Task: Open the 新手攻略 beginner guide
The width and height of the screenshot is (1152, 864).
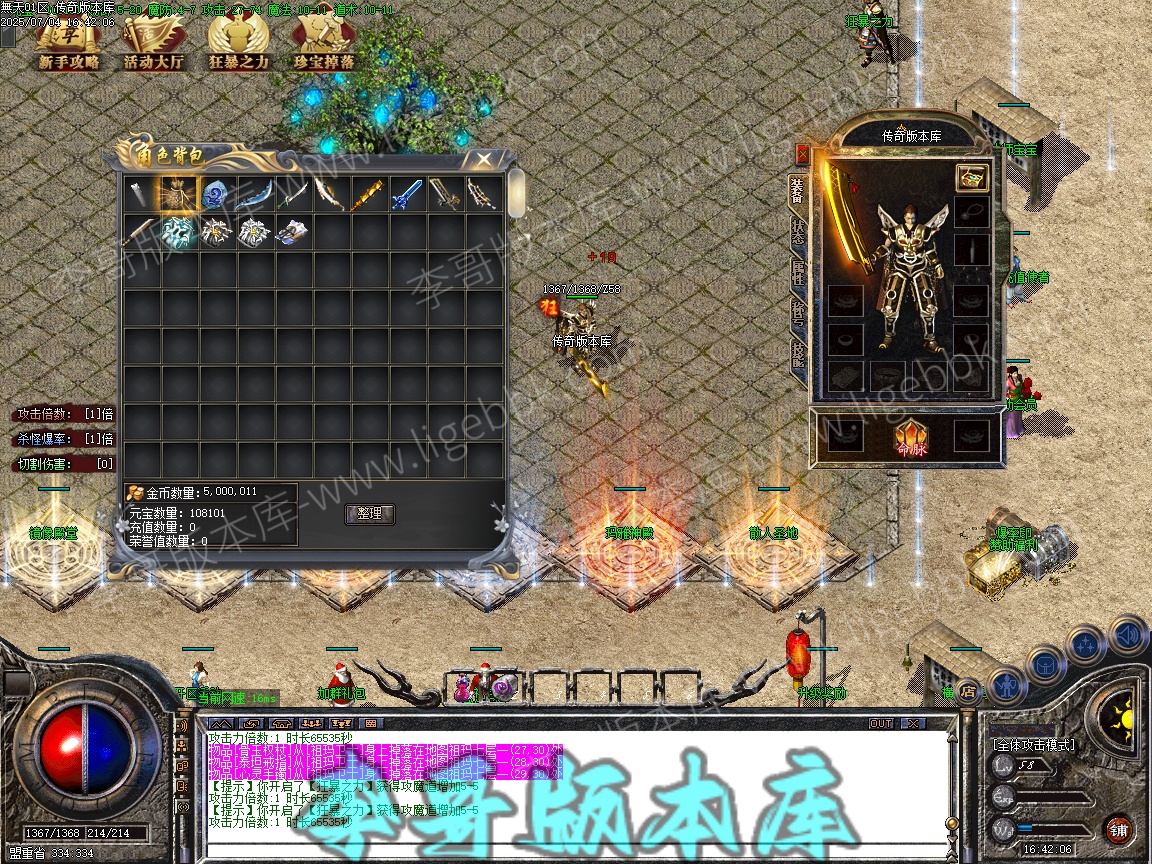Action: [x=69, y=43]
